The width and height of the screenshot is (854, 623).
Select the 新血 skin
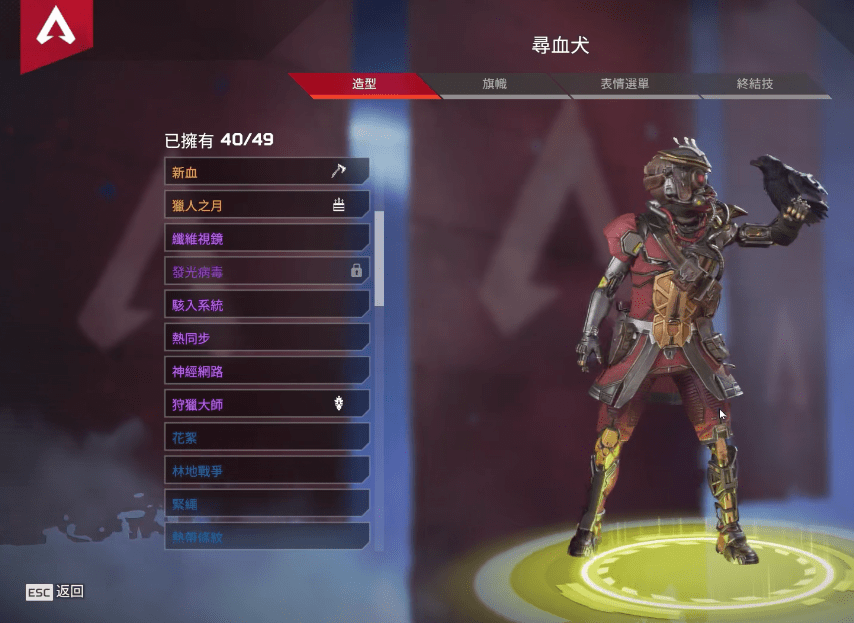click(266, 172)
